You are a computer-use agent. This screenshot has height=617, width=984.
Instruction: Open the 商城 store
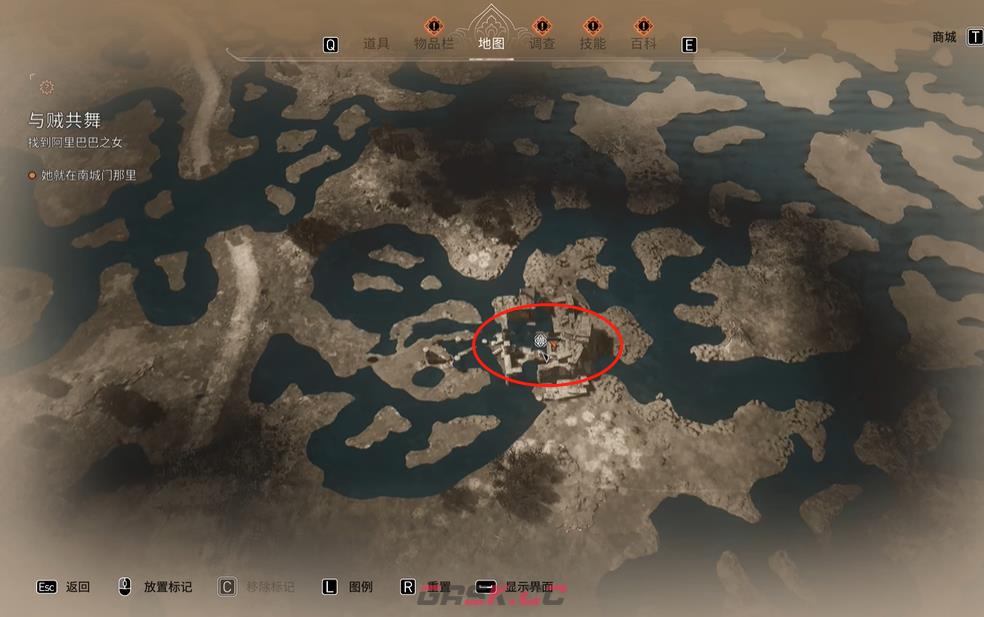(944, 37)
